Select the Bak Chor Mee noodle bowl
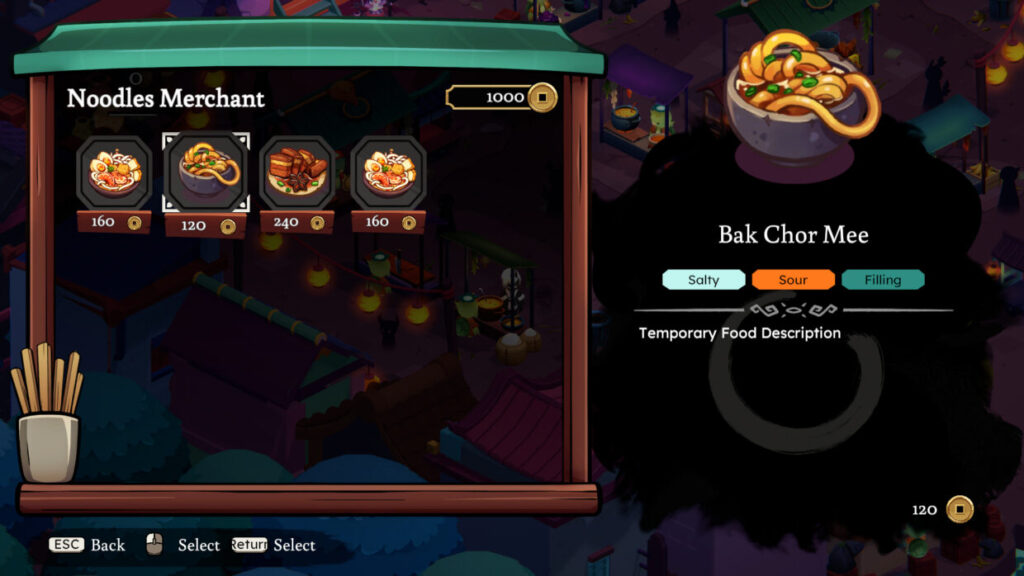This screenshot has height=576, width=1024. point(206,172)
